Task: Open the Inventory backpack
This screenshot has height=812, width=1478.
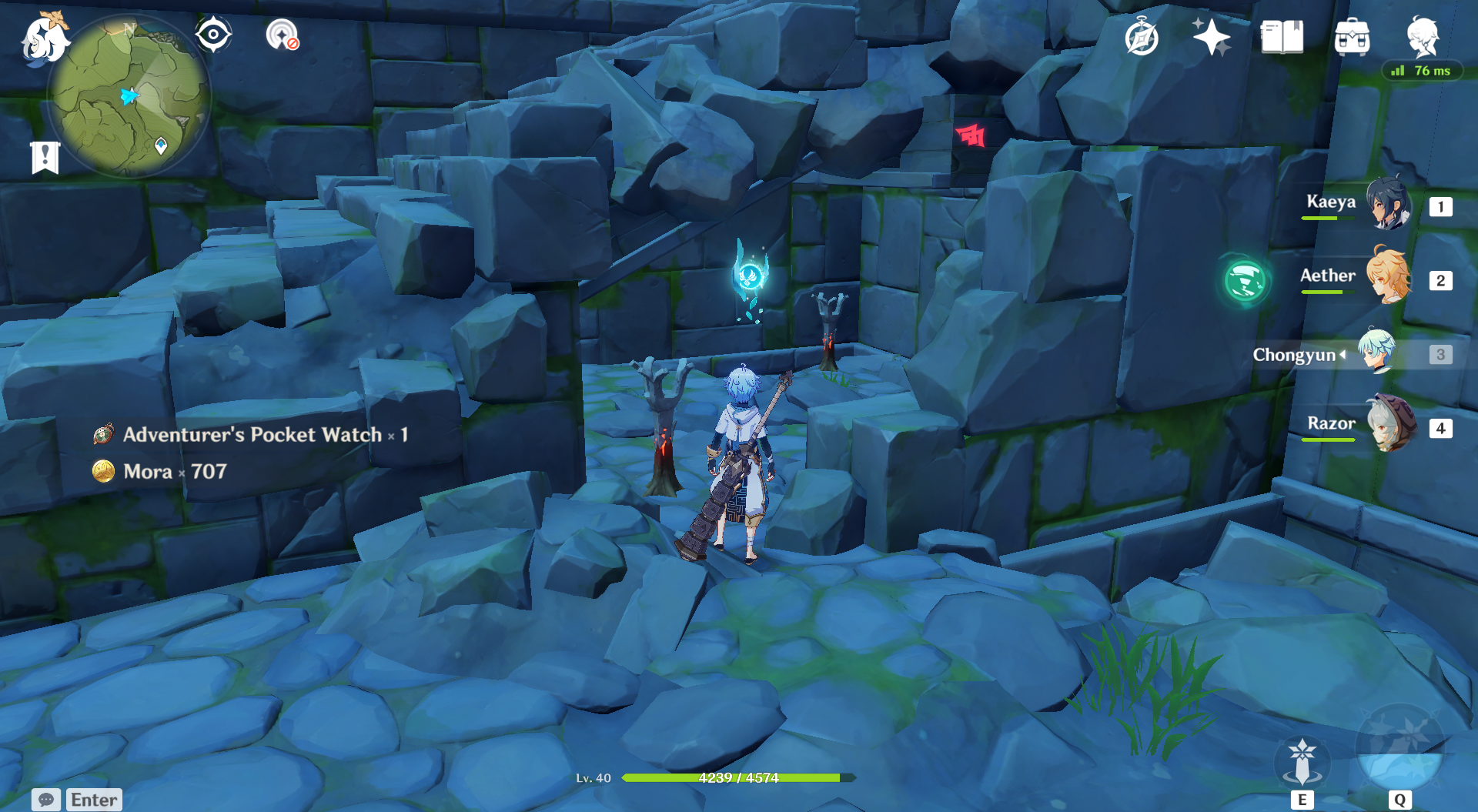Action: 1352,37
